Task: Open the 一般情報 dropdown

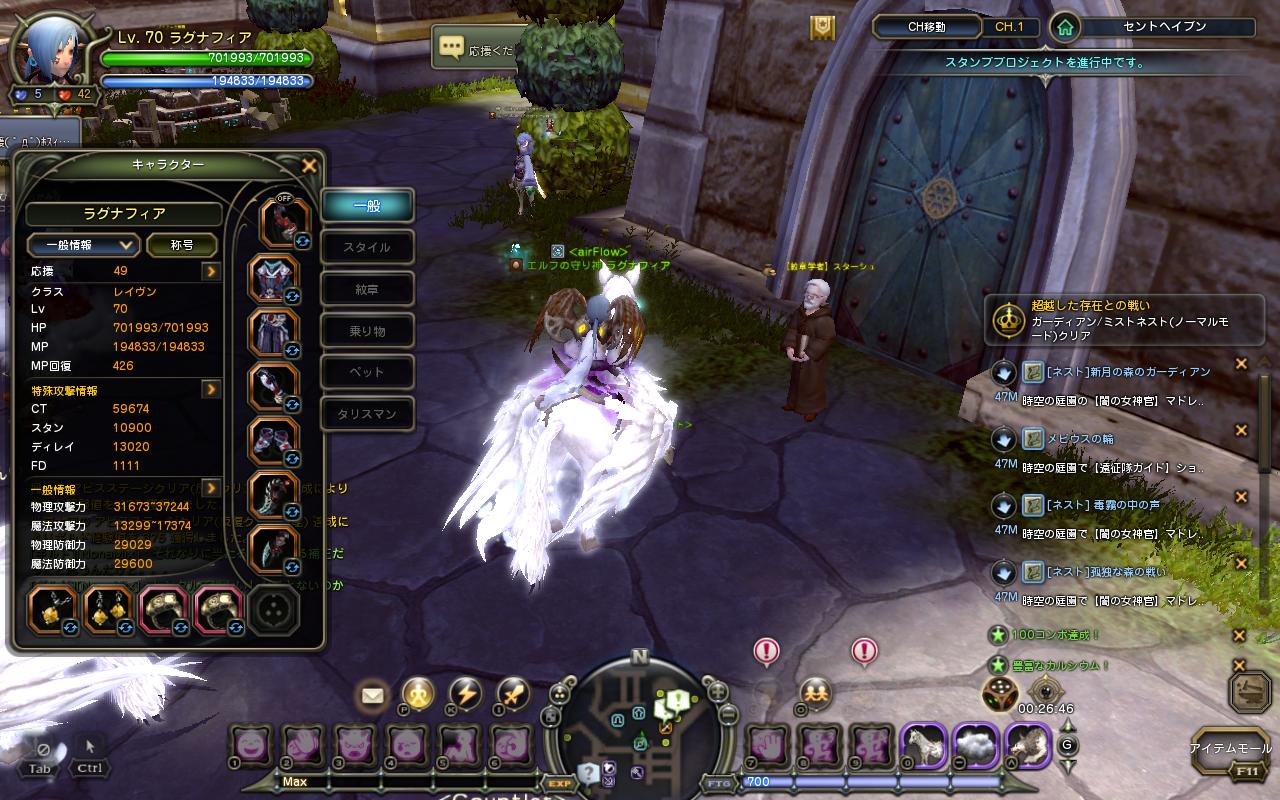Action: pos(83,245)
